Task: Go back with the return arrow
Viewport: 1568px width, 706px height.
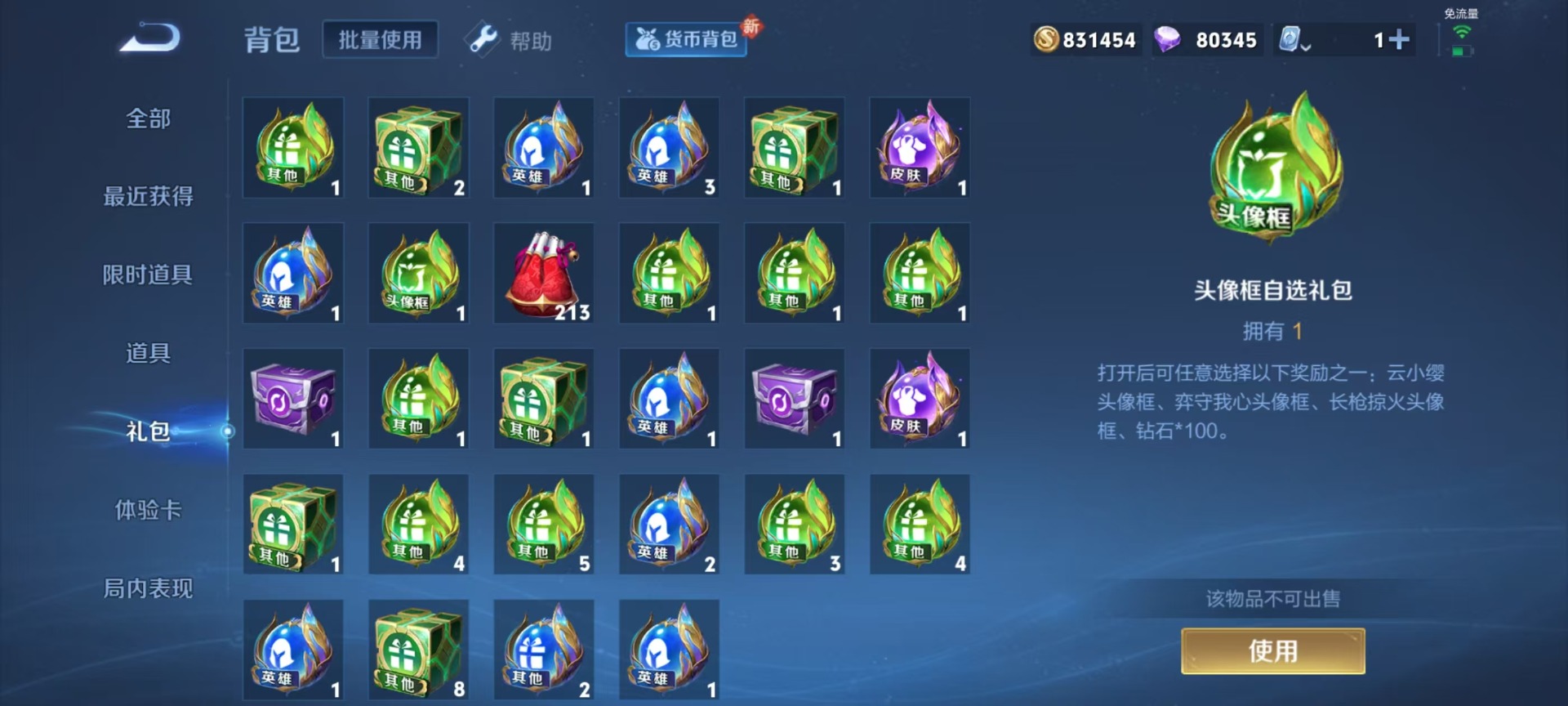Action: 150,38
